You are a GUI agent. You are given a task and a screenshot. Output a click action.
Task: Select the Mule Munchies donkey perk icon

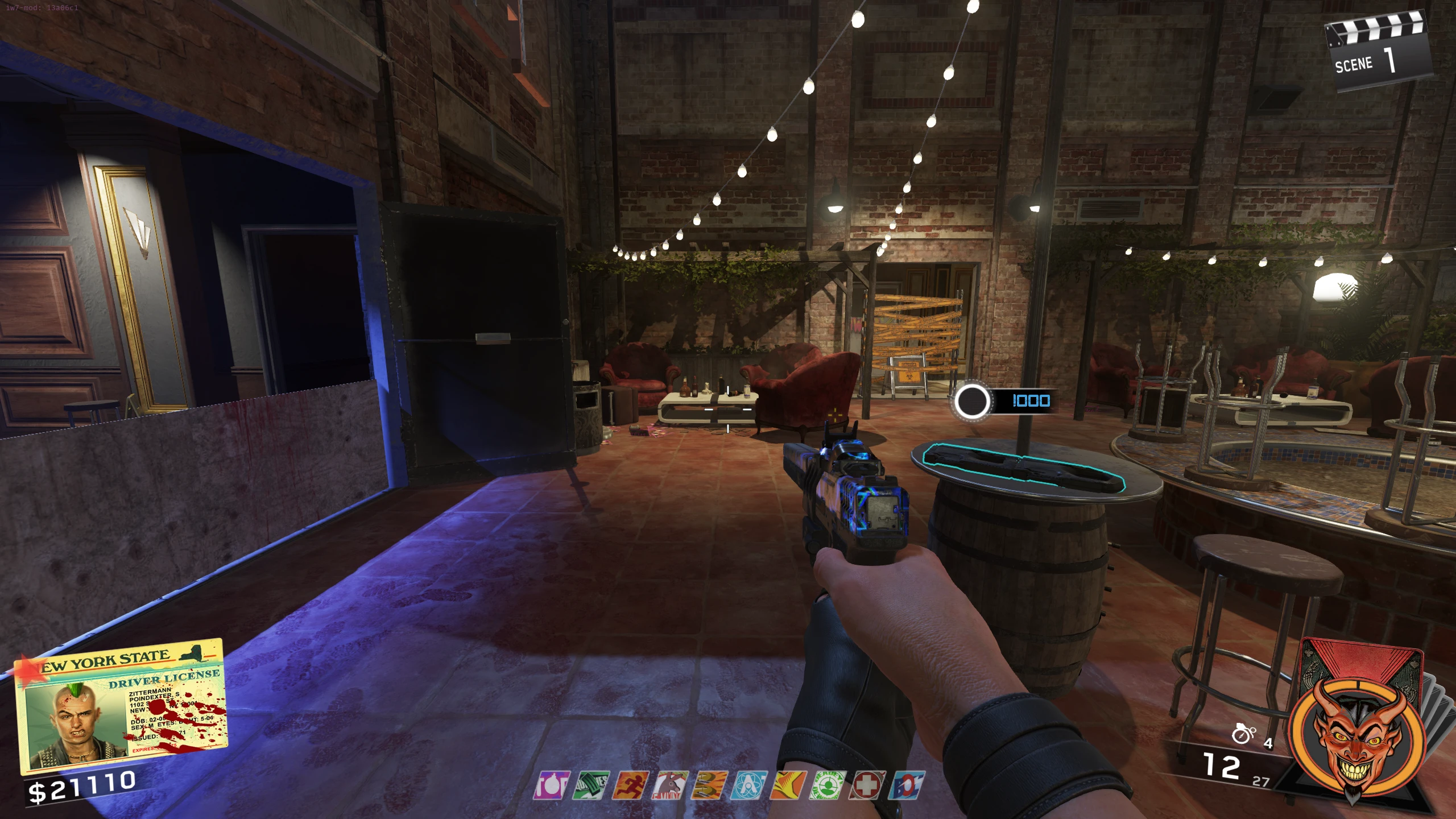point(670,785)
